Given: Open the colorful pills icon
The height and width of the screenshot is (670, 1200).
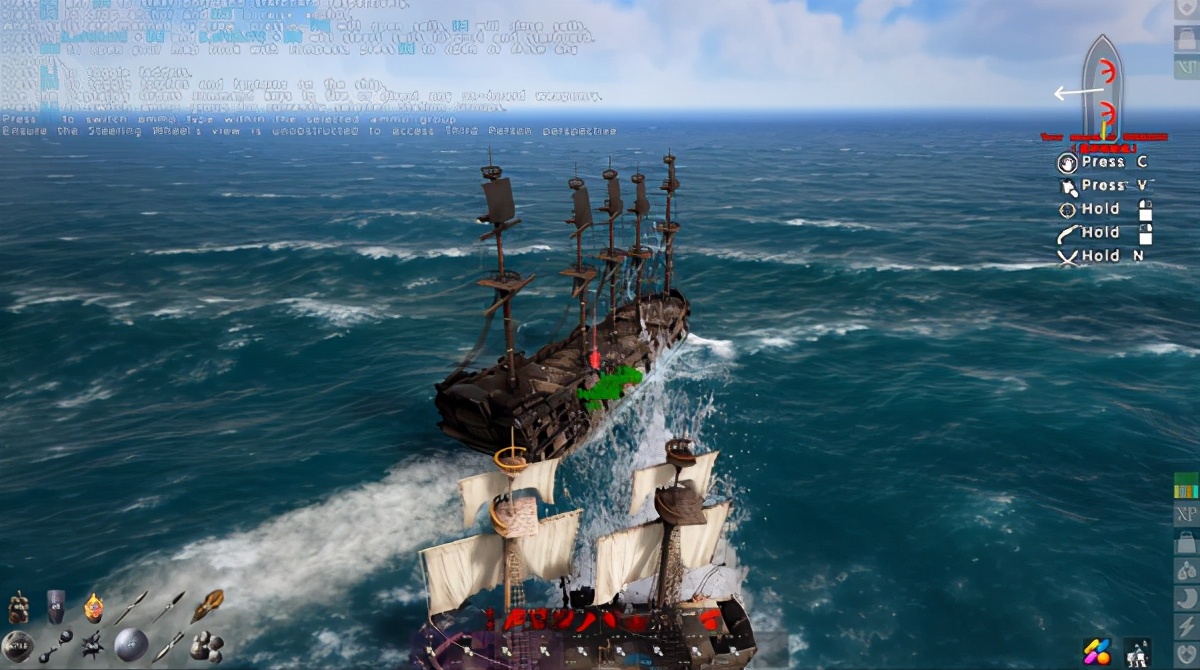Looking at the screenshot, I should tap(1098, 651).
